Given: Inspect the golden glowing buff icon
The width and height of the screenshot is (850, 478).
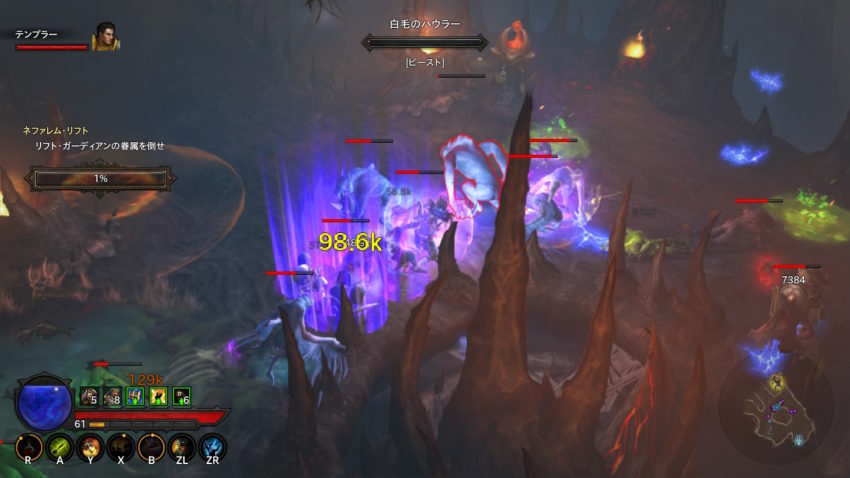Looking at the screenshot, I should click(x=157, y=397).
